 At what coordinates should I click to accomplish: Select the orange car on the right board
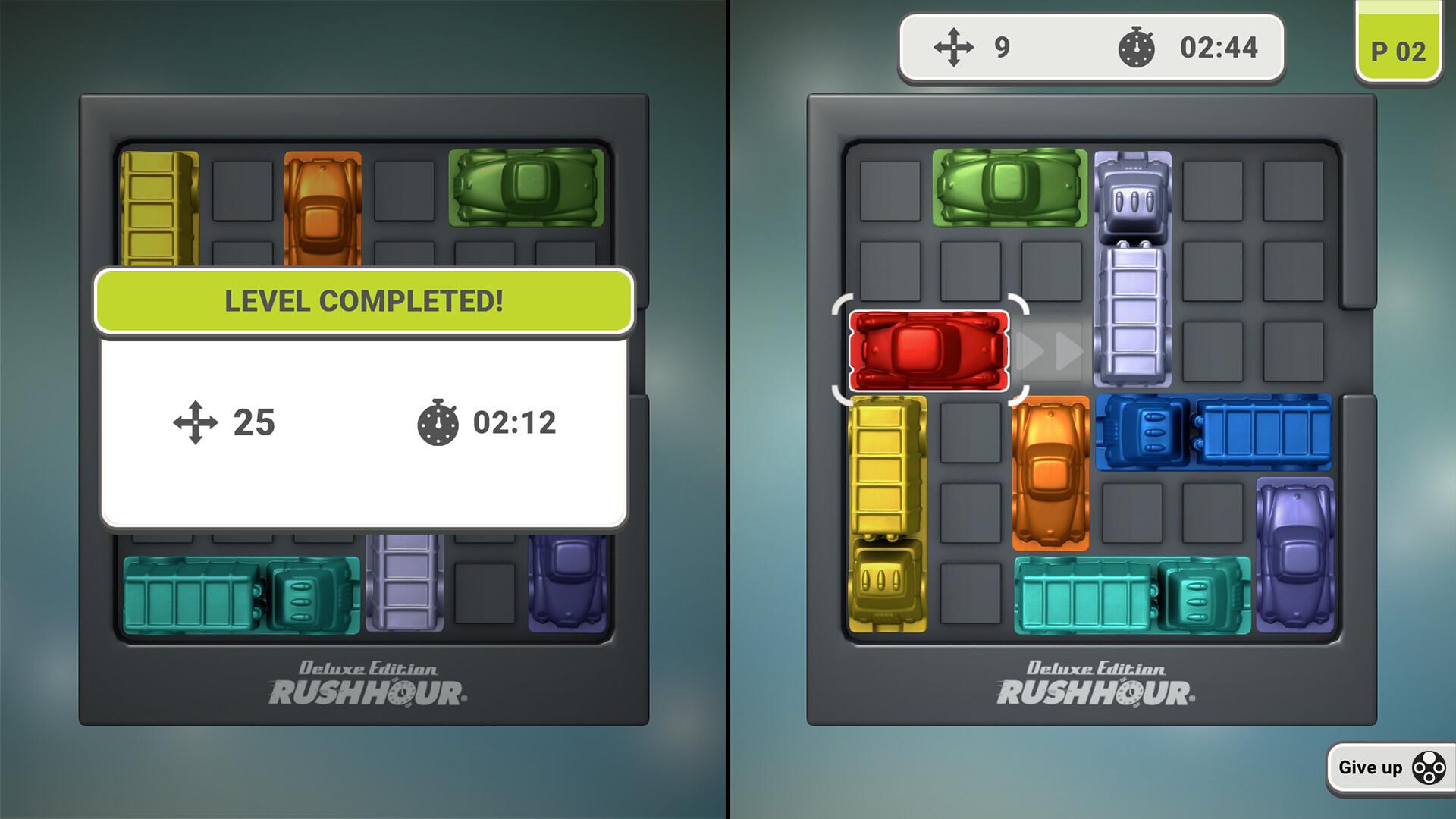[x=1050, y=474]
